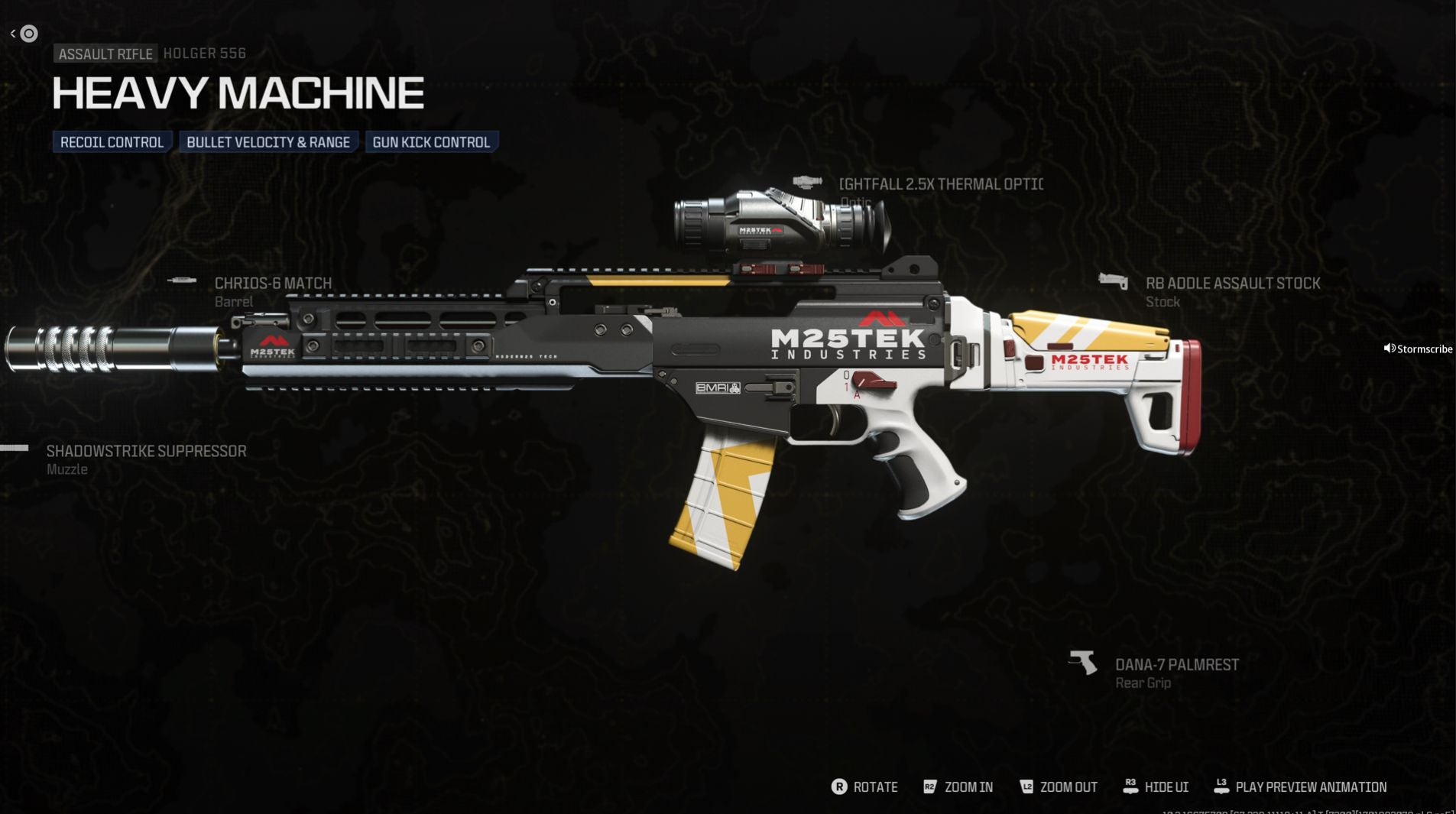This screenshot has height=814, width=1456.
Task: Select the Chrios-6 Match barrel icon
Action: click(x=183, y=280)
